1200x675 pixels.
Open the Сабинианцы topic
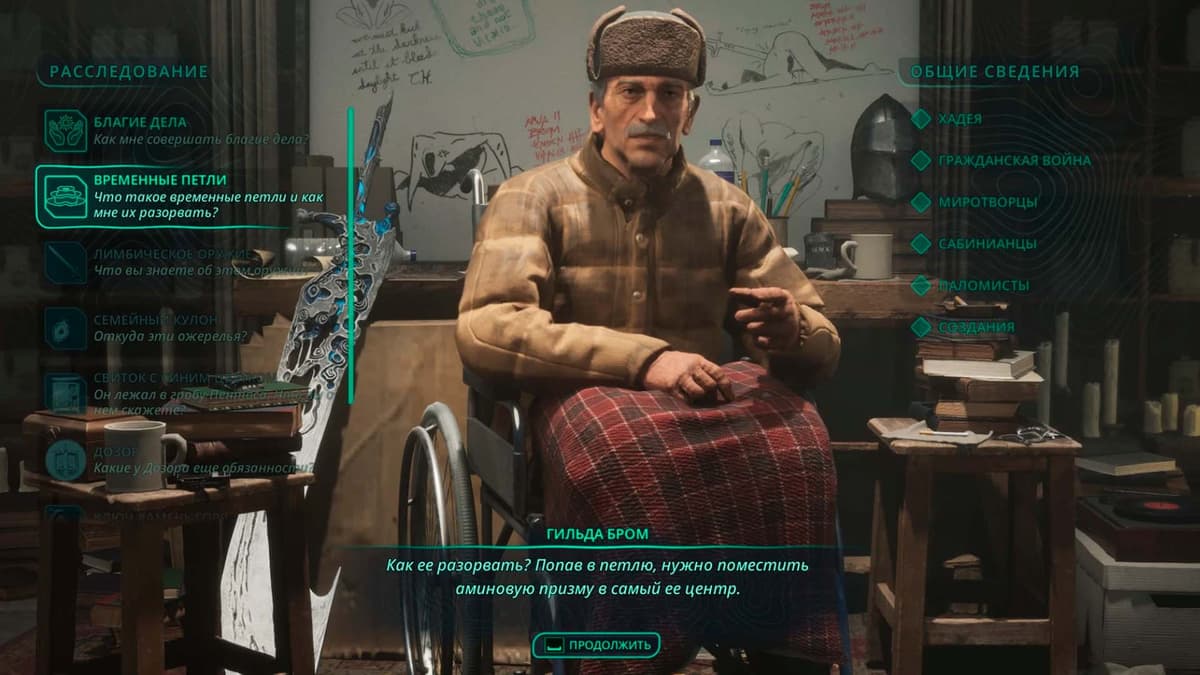click(986, 244)
